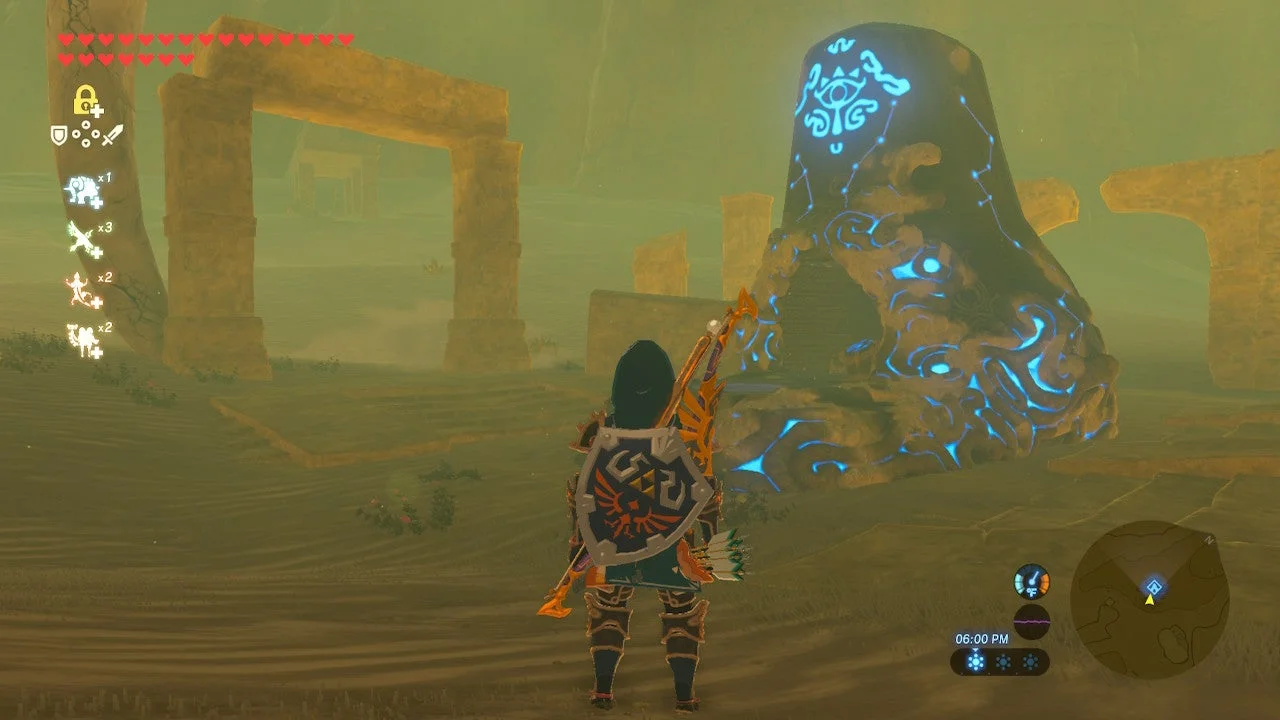Click the temperature gauge Fahrenheit dial

[1032, 582]
